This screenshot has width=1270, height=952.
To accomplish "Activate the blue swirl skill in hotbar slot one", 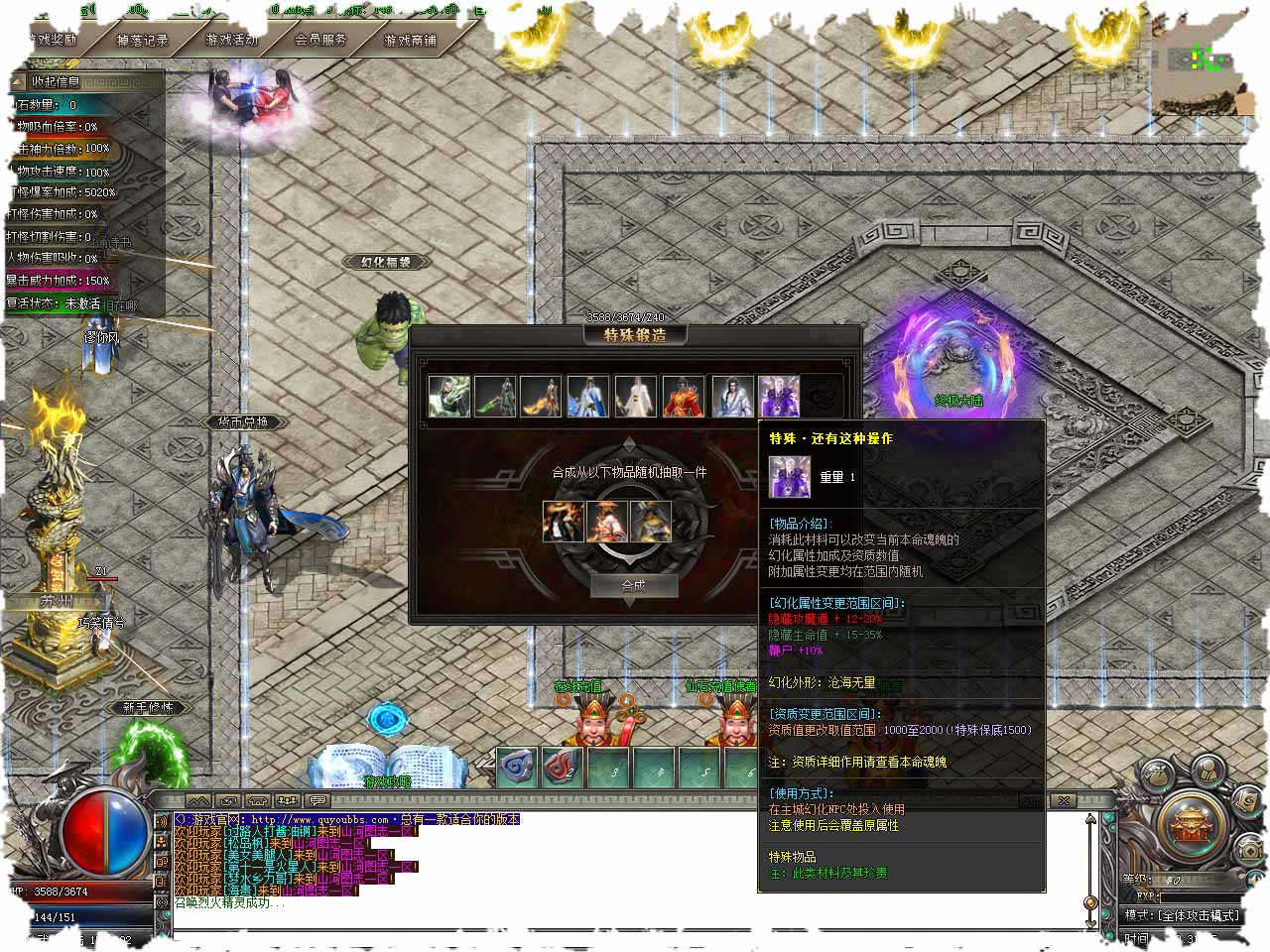I will (x=516, y=767).
